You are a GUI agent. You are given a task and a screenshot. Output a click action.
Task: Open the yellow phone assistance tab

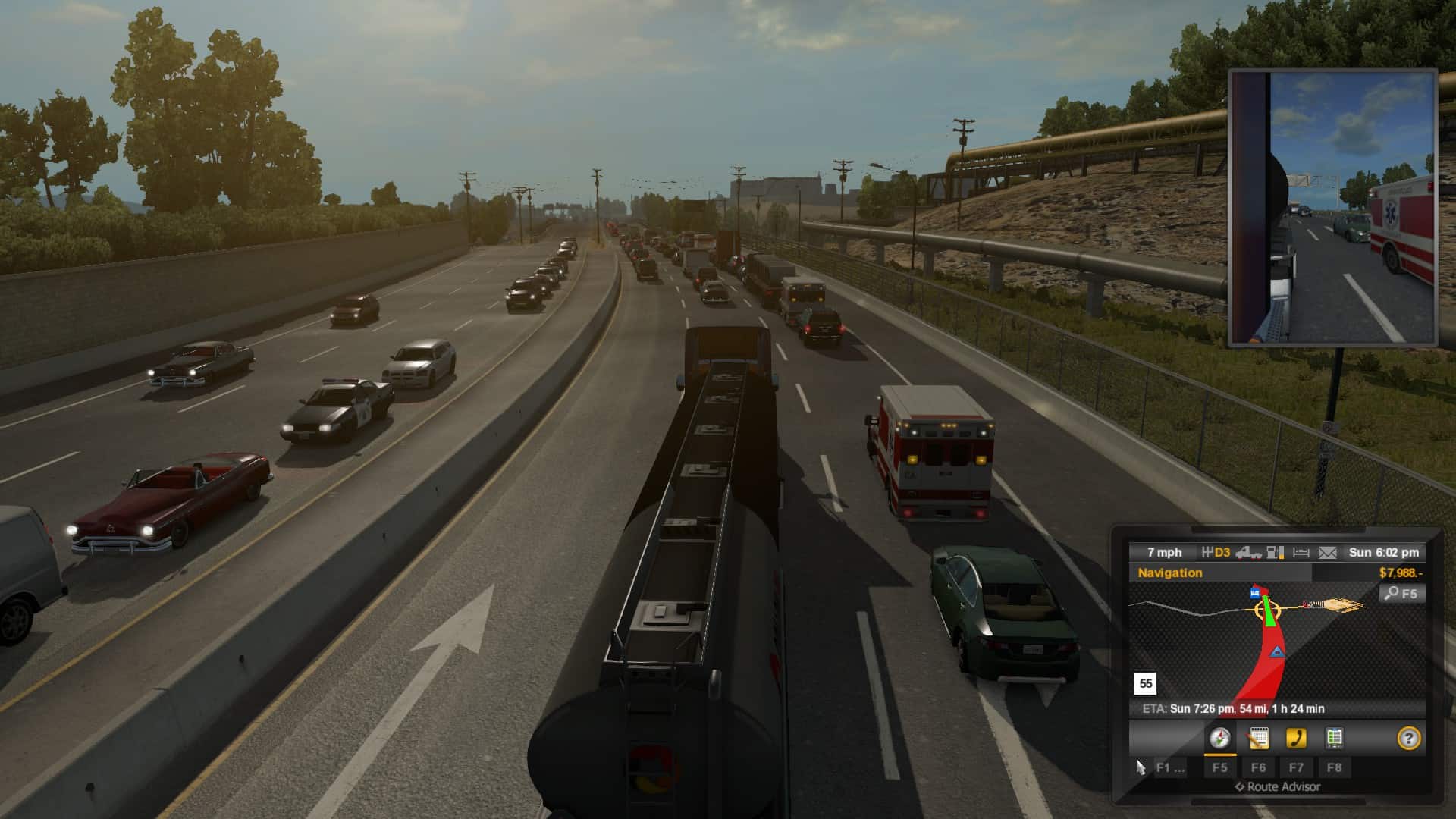click(1296, 738)
